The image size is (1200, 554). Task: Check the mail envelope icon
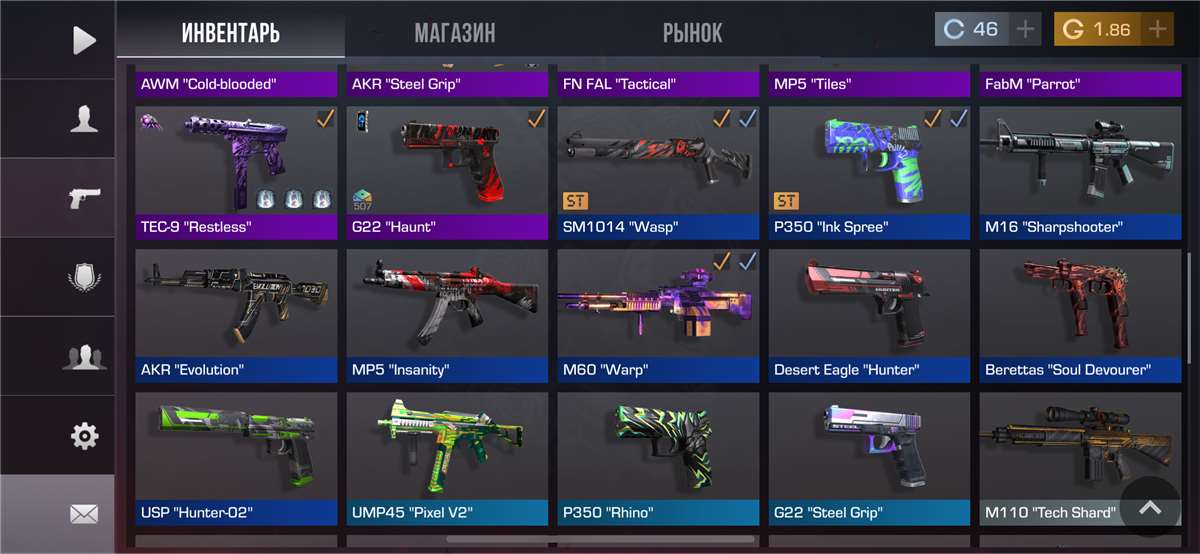tap(84, 514)
